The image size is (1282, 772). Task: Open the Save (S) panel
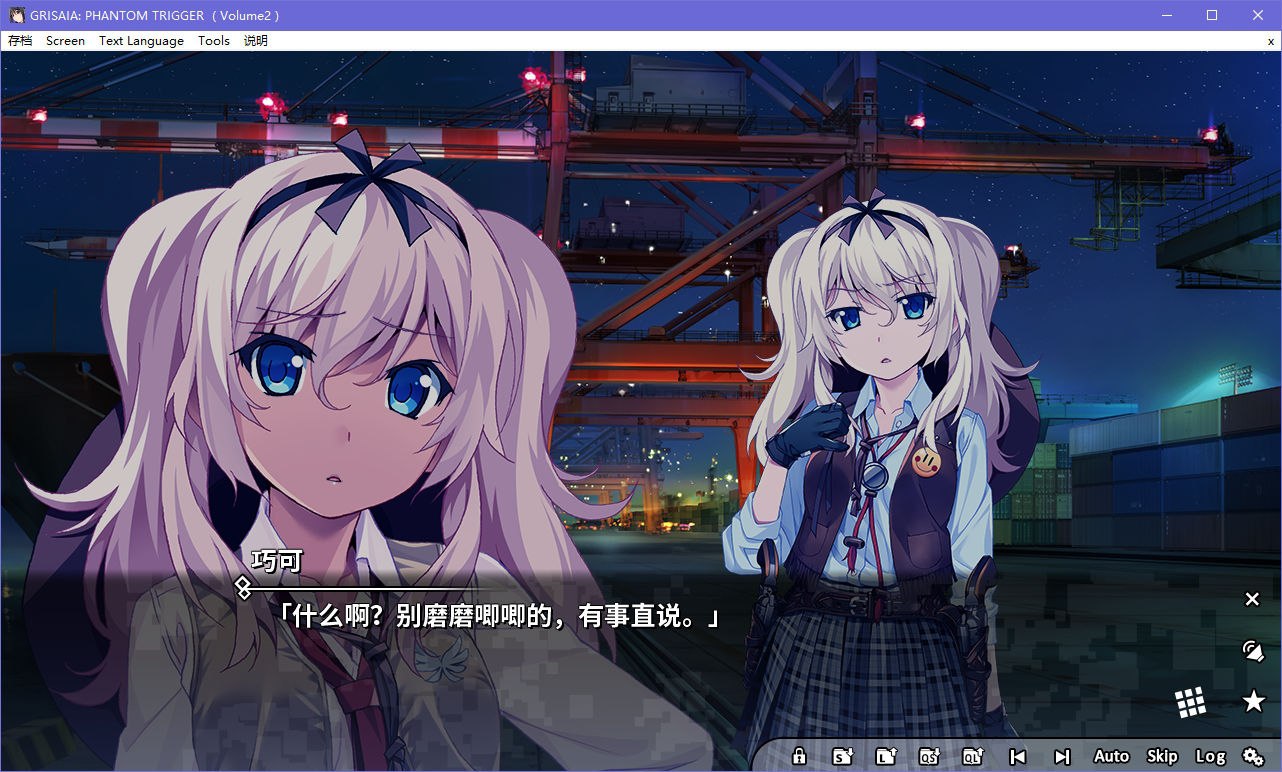845,756
